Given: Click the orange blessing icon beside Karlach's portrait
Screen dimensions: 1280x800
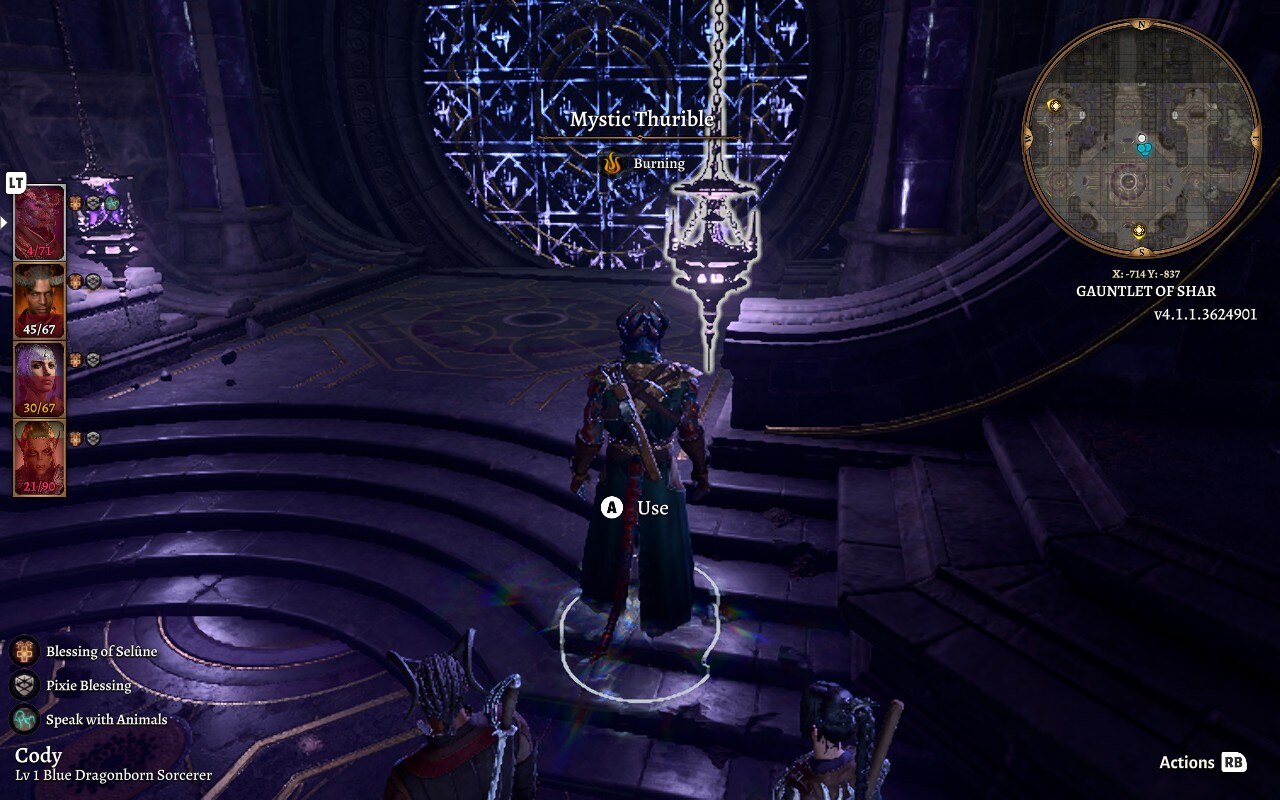Looking at the screenshot, I should click(77, 440).
